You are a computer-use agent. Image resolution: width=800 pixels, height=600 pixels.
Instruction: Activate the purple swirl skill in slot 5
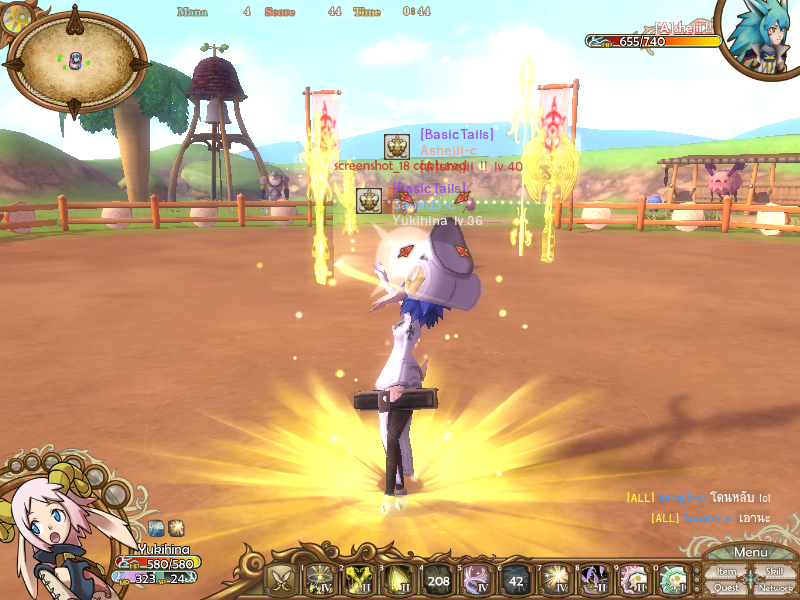477,579
